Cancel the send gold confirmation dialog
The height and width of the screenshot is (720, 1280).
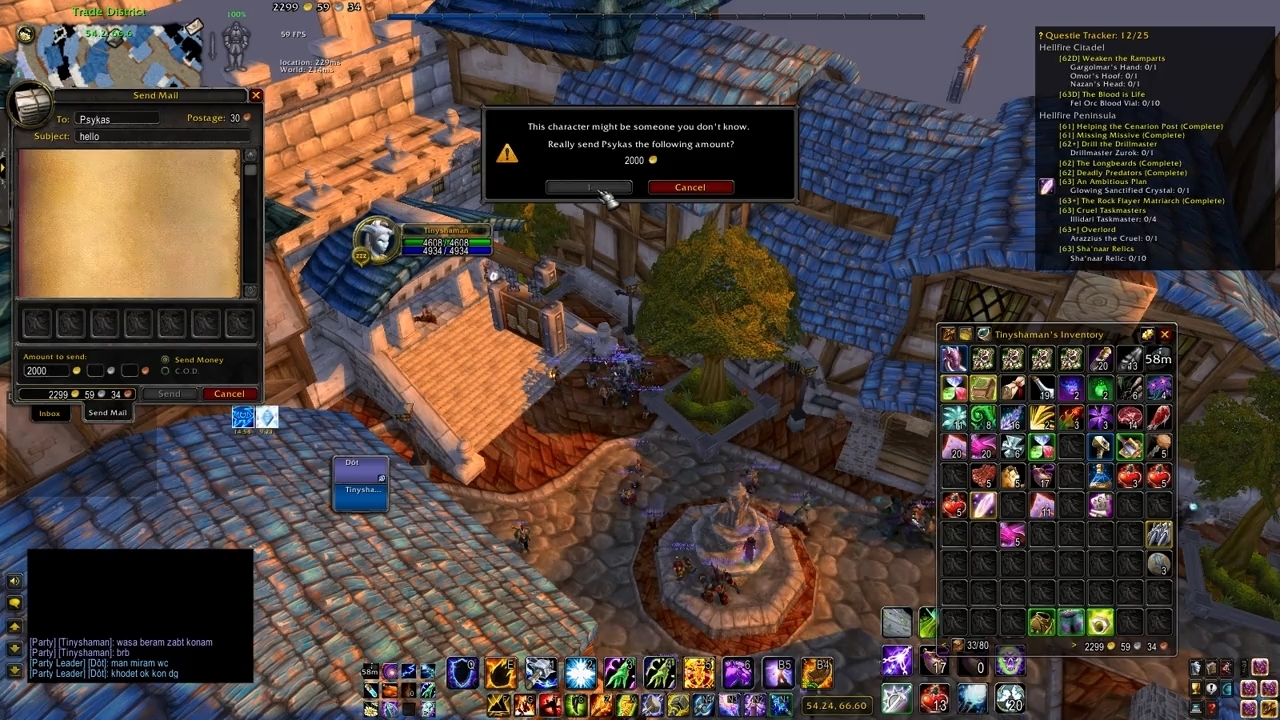pyautogui.click(x=690, y=187)
